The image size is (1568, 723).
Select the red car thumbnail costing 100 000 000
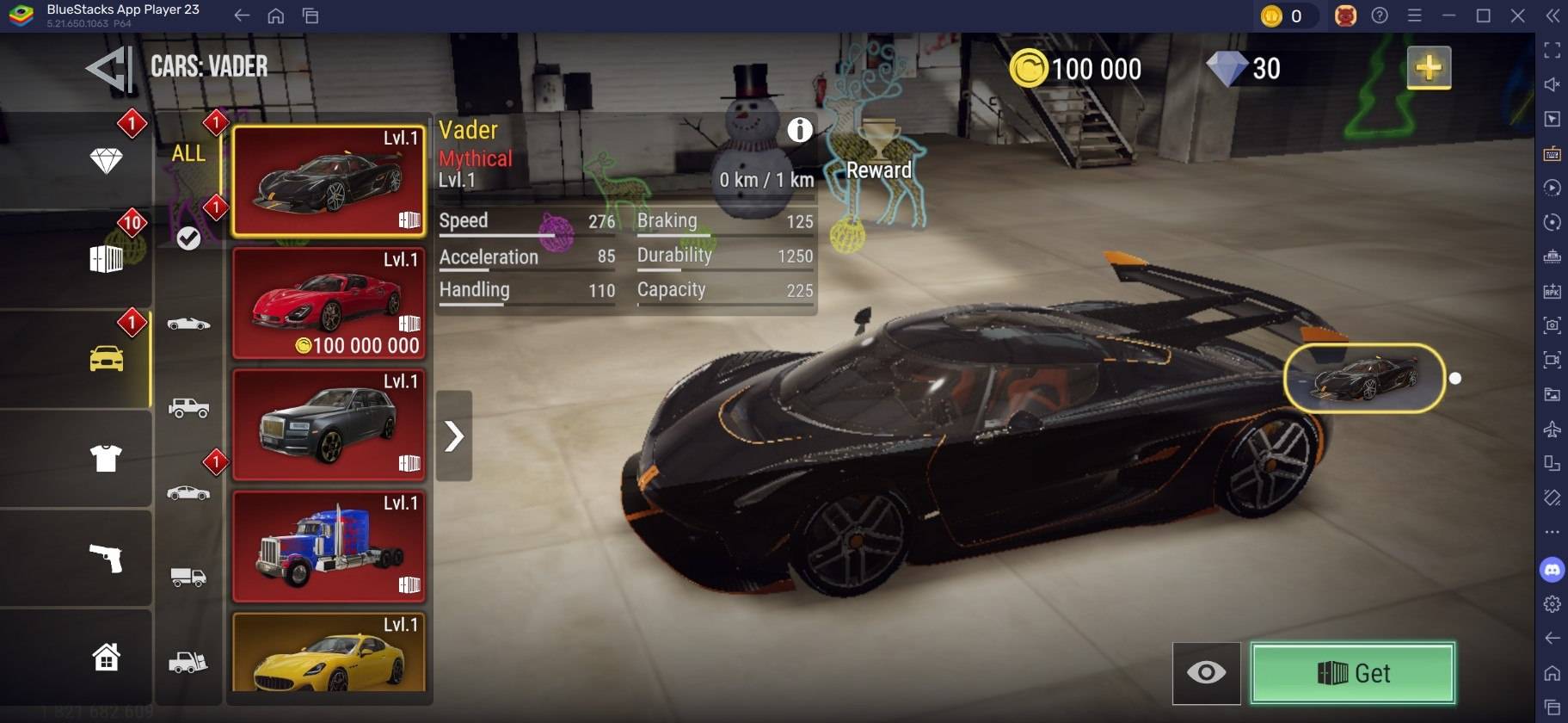click(x=329, y=302)
